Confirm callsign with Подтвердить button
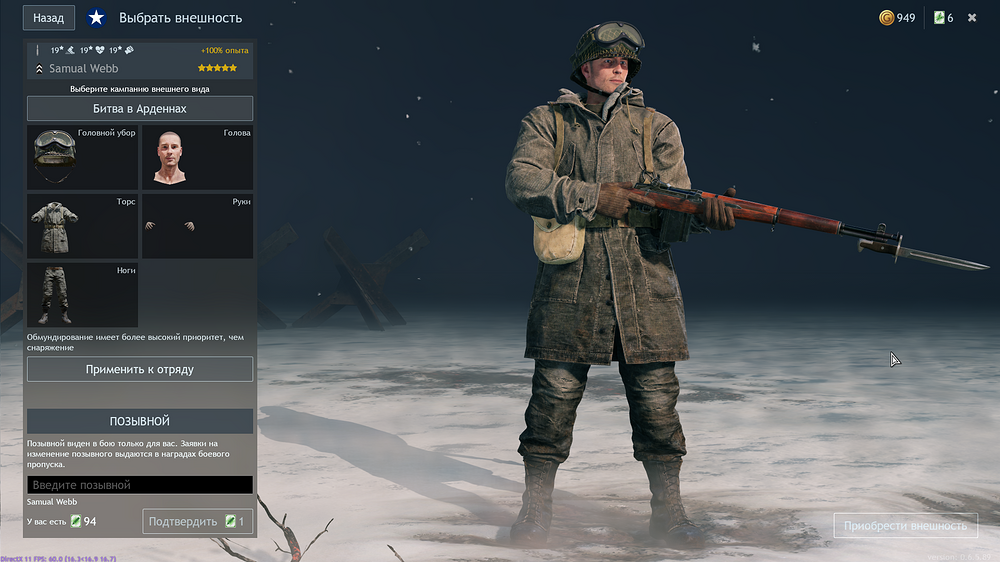1000x562 pixels. coord(197,521)
